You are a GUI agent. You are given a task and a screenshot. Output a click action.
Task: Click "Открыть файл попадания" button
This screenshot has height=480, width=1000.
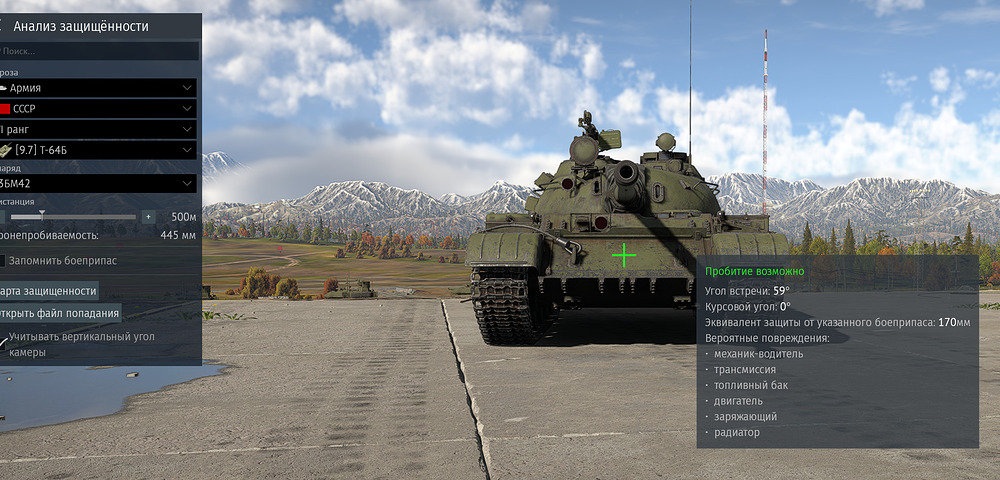click(x=60, y=313)
